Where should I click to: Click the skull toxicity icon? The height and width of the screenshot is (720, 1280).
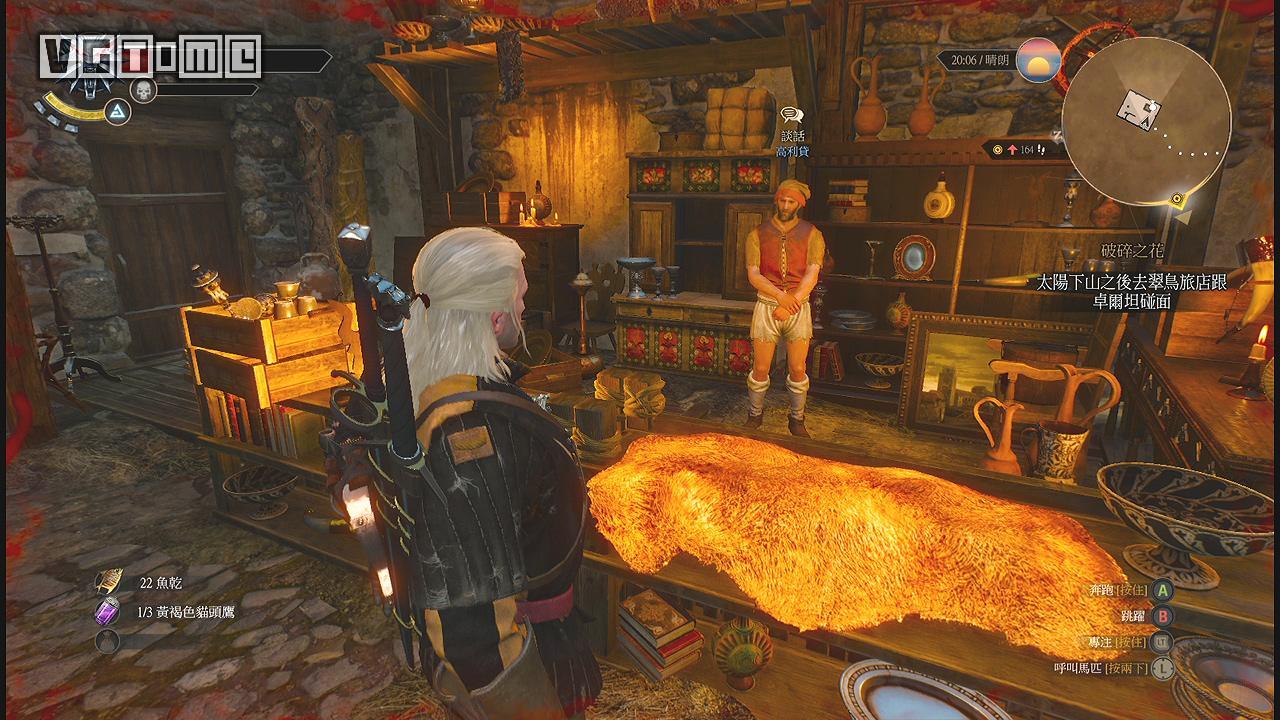(144, 90)
